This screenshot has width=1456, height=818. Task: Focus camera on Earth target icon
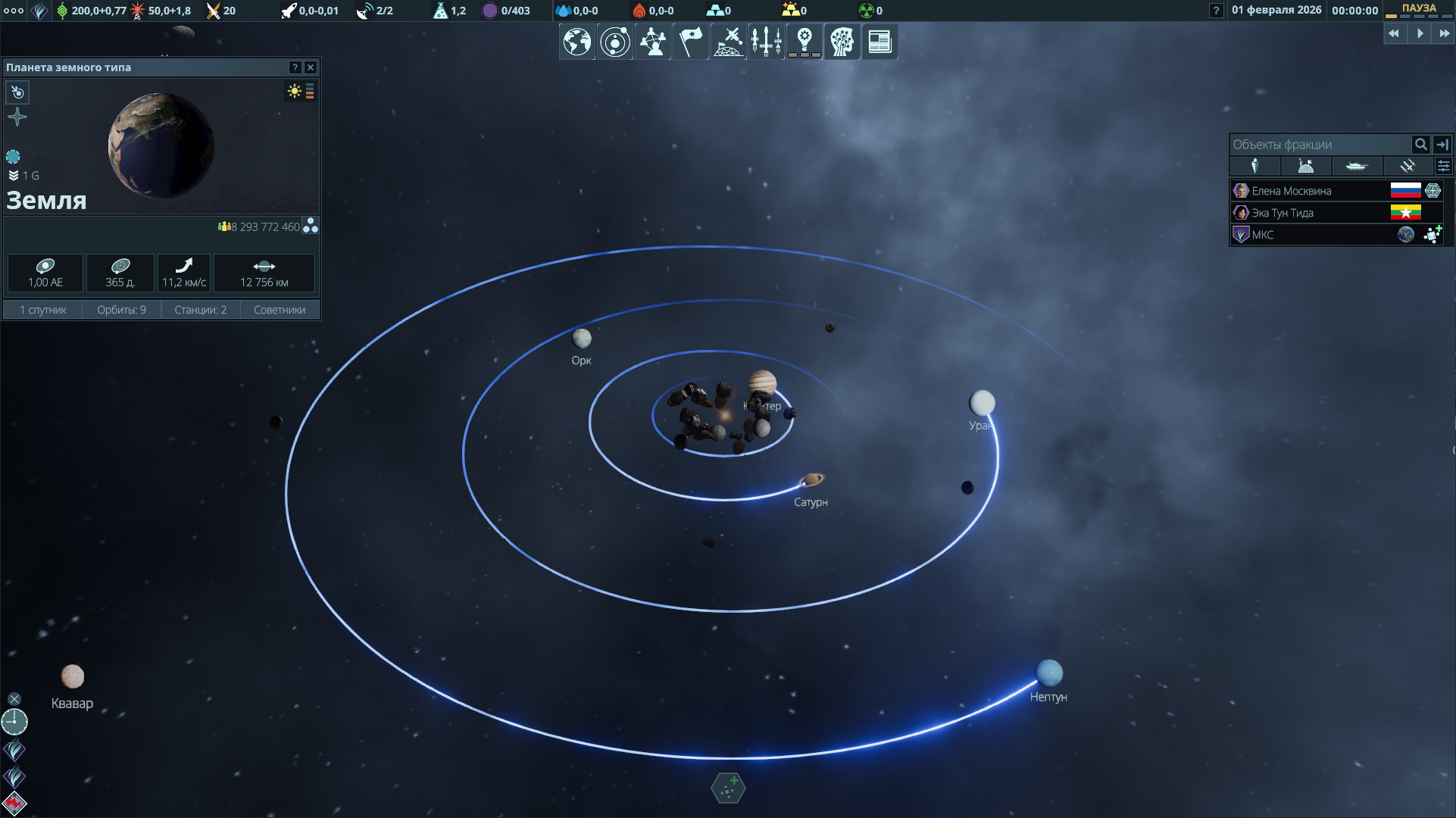tap(17, 92)
